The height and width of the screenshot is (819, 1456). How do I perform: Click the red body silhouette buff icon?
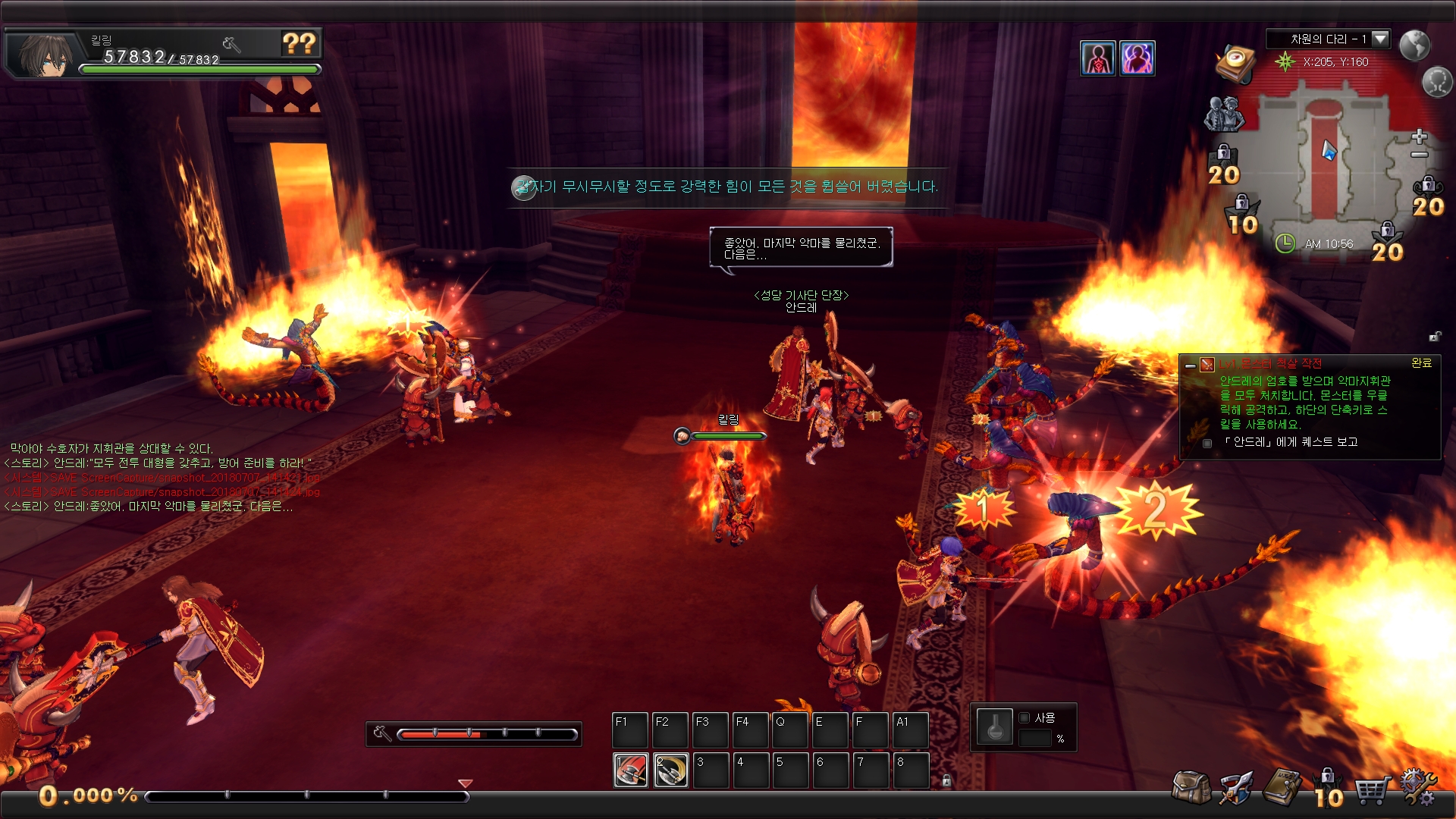click(x=1098, y=58)
